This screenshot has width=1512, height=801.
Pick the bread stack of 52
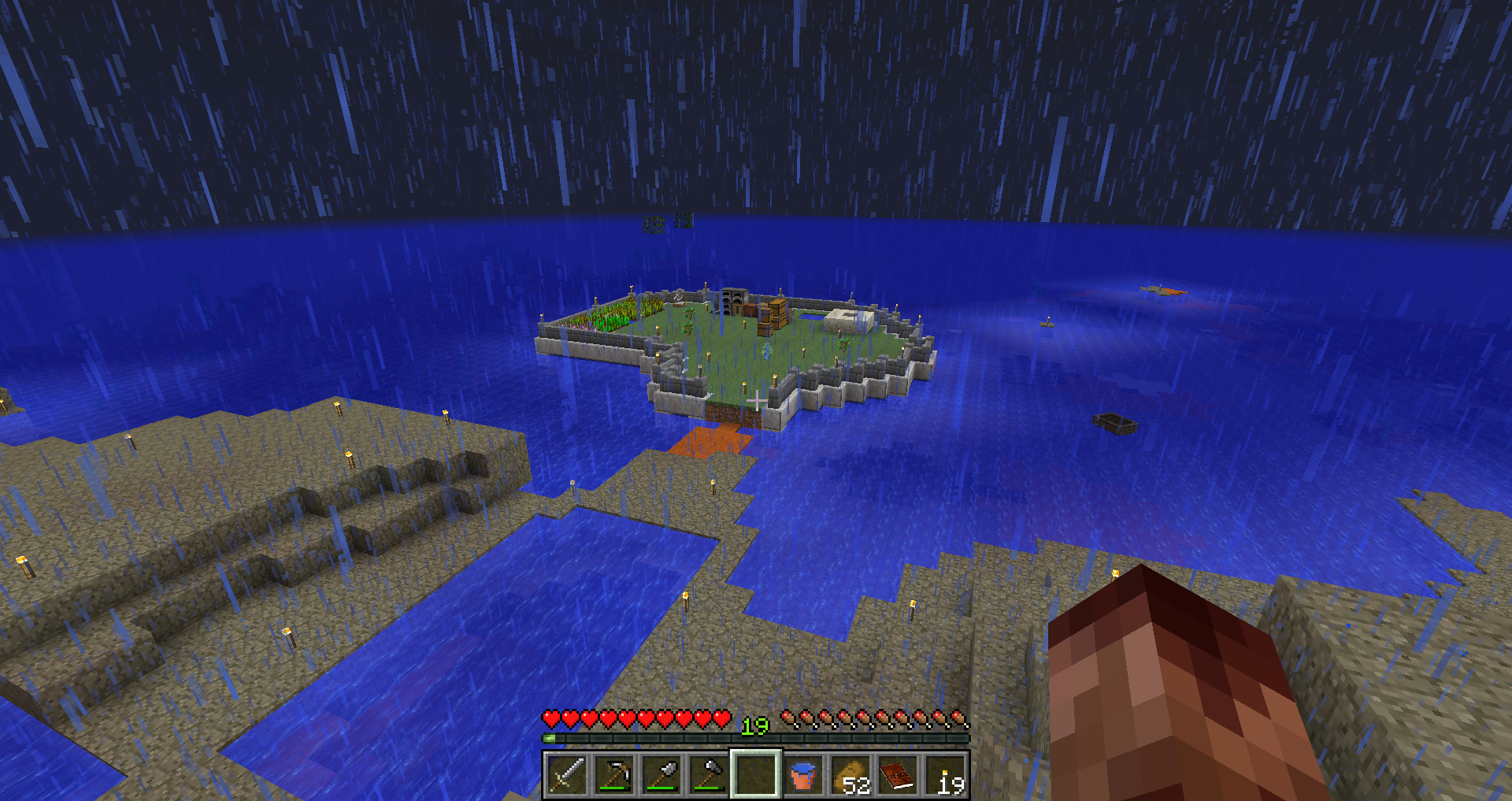click(850, 775)
